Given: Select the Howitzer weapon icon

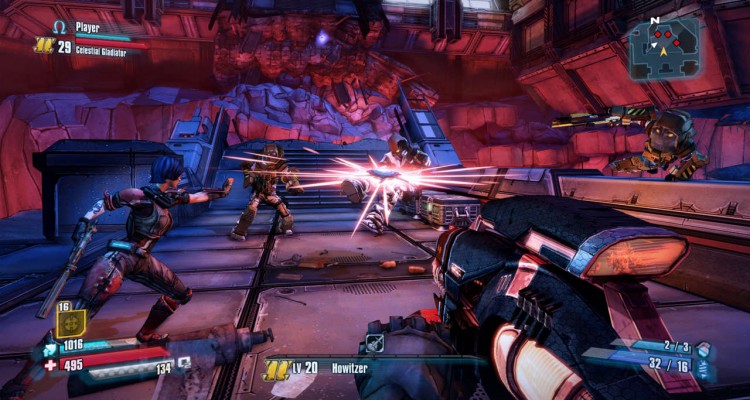Looking at the screenshot, I should [x=375, y=343].
